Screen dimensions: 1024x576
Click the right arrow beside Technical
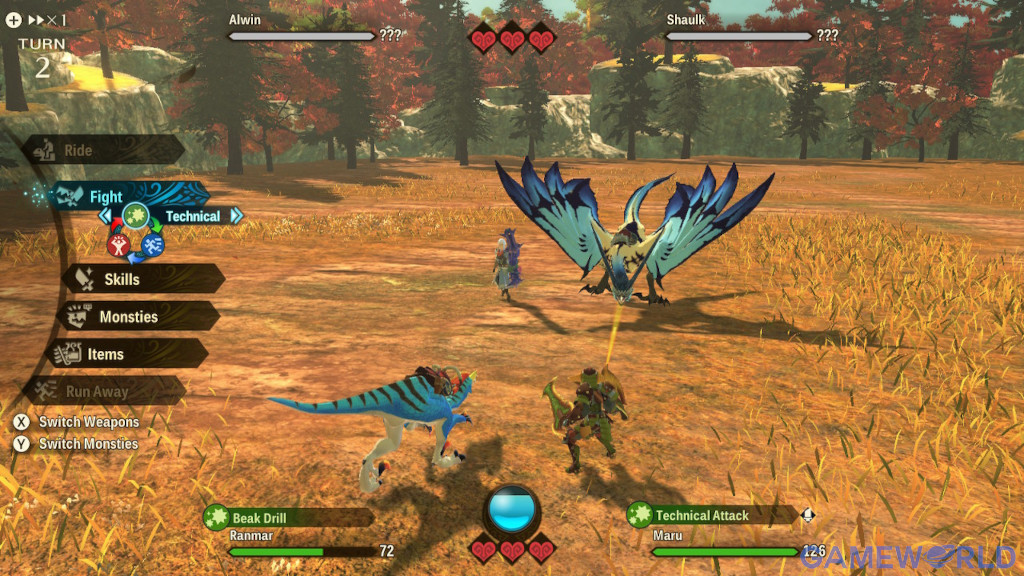pyautogui.click(x=236, y=215)
